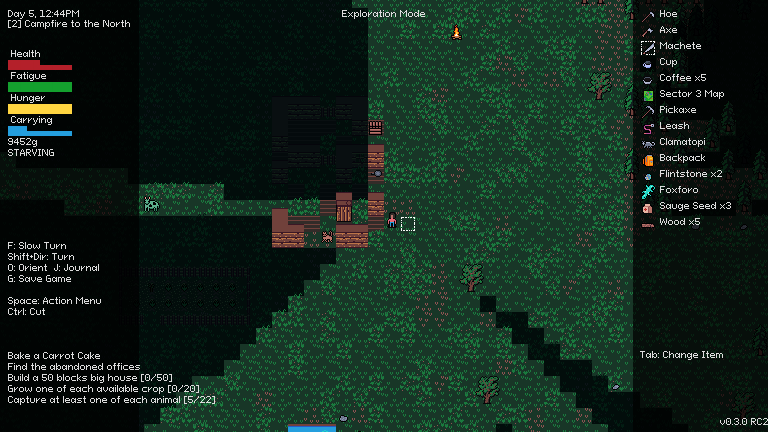Open the Sector 3 Map item
768x432 pixels.
click(691, 94)
